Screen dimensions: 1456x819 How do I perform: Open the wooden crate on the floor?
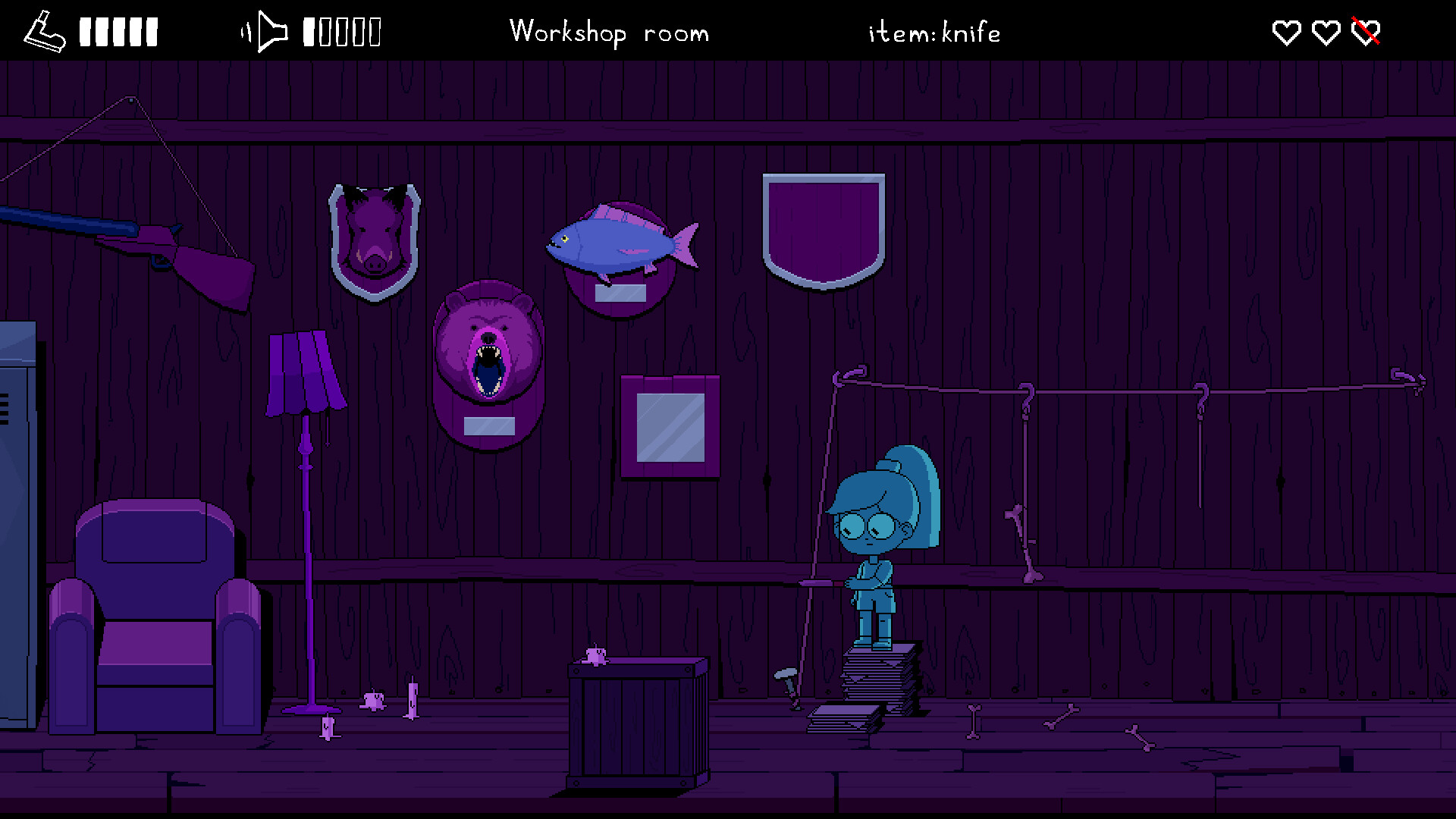[637, 720]
